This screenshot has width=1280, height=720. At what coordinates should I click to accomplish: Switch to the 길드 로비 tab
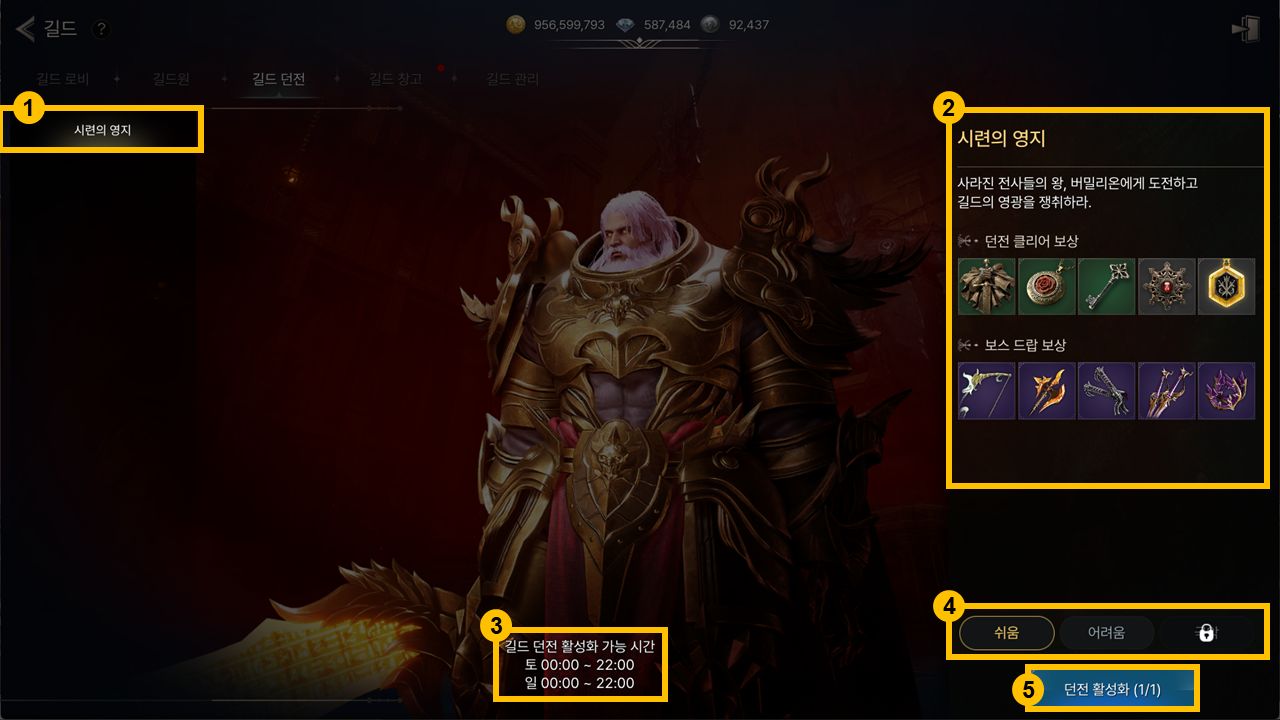pyautogui.click(x=62, y=79)
